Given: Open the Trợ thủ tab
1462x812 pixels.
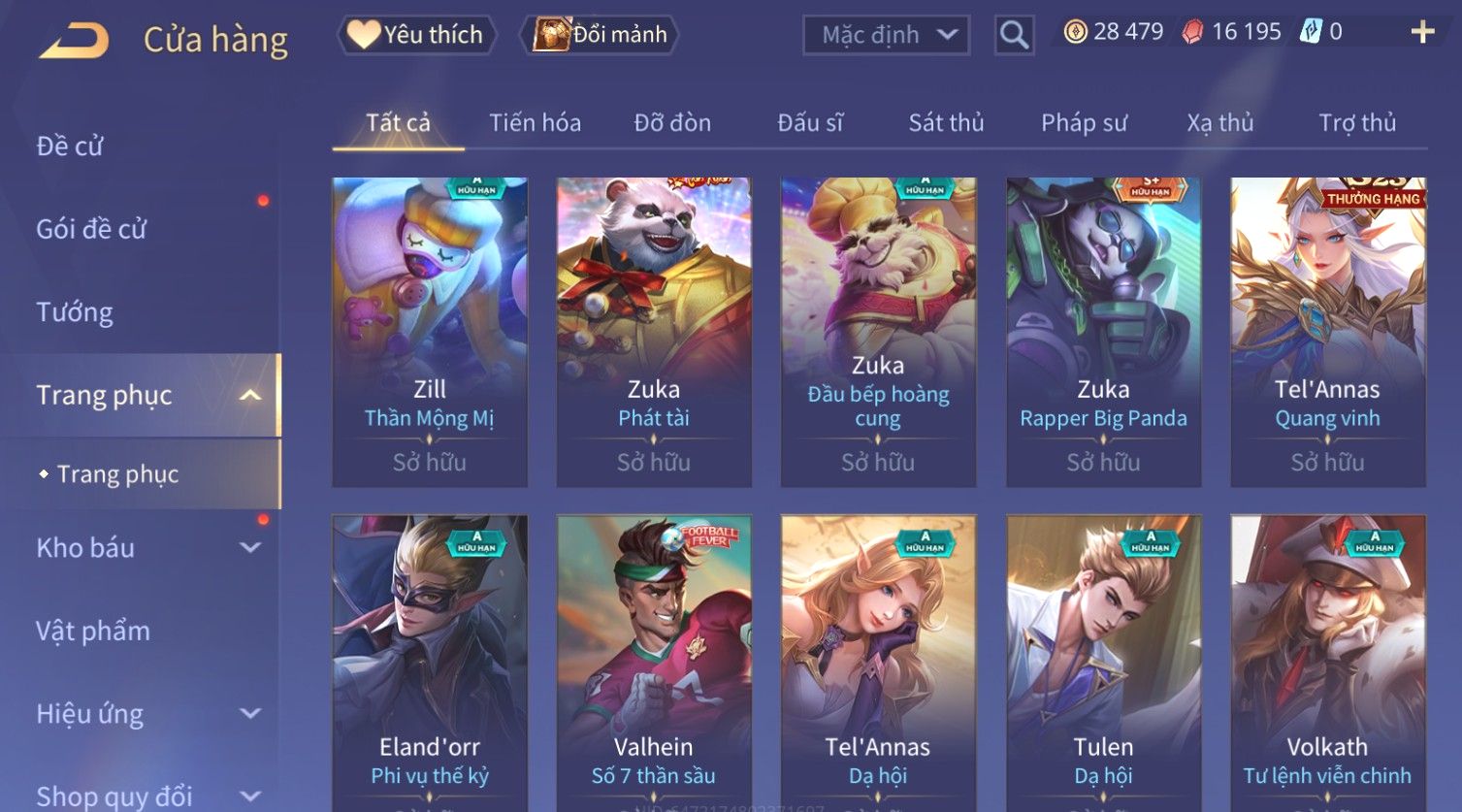Looking at the screenshot, I should tap(1357, 123).
